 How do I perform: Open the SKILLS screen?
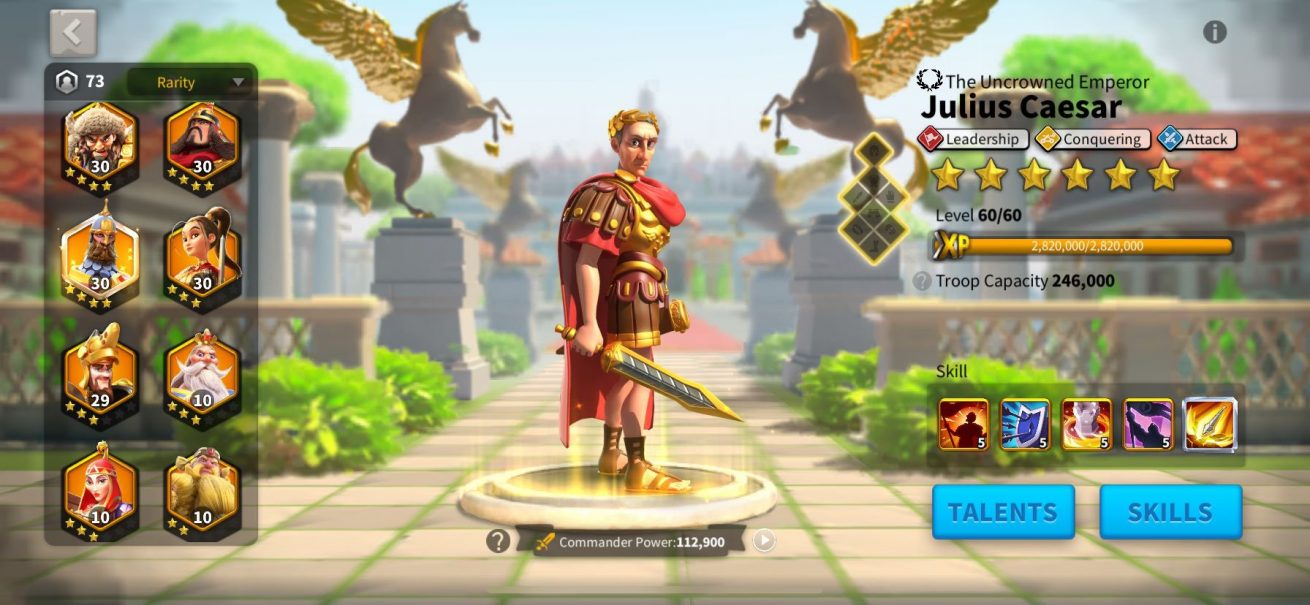1170,512
